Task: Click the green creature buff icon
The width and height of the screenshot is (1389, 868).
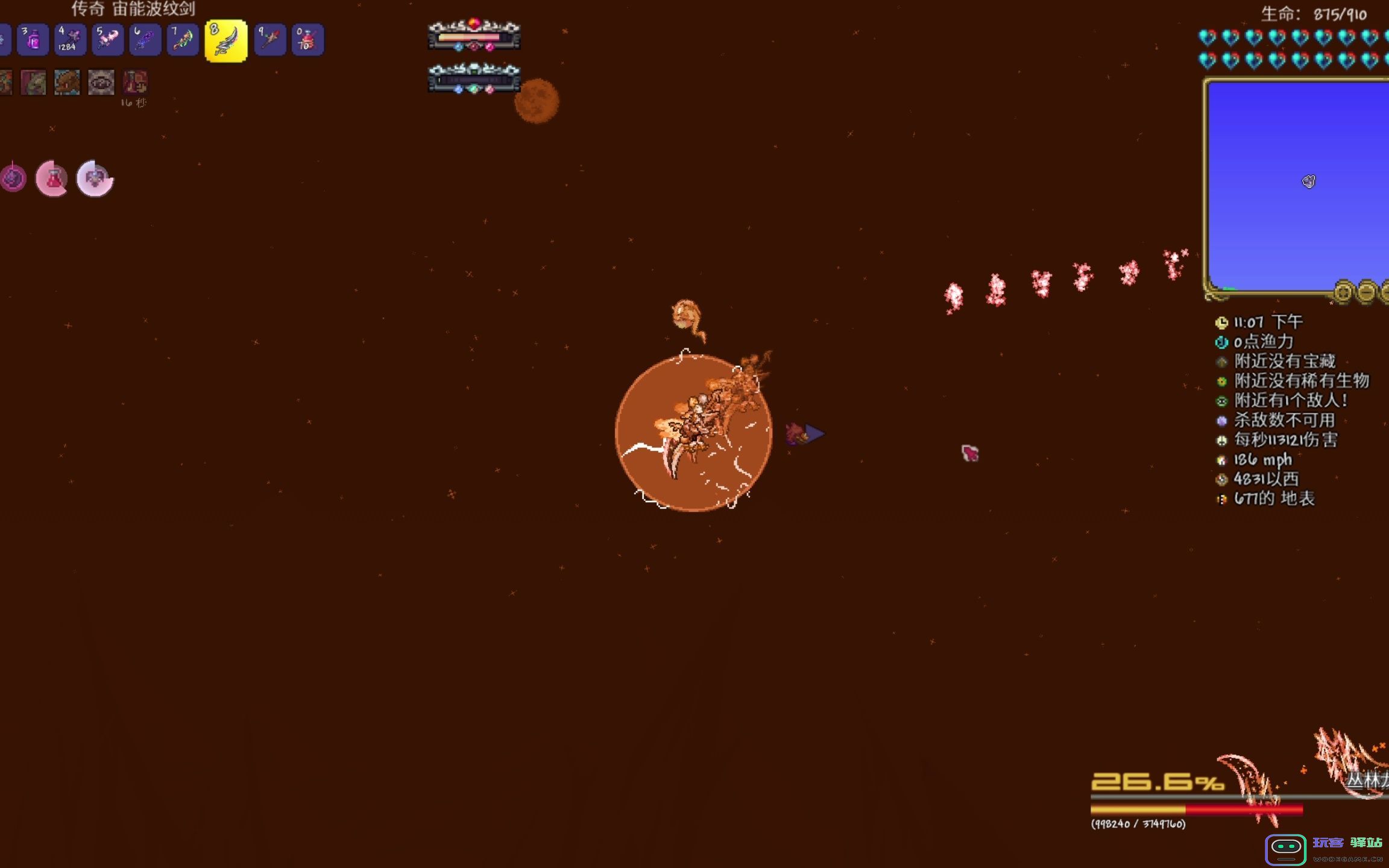Action: [x=33, y=83]
